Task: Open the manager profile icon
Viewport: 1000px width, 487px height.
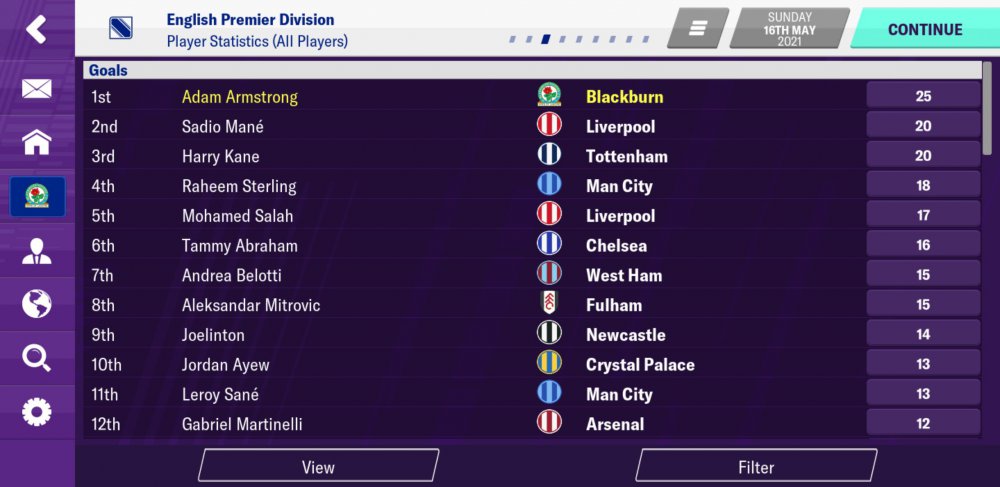Action: [x=36, y=251]
